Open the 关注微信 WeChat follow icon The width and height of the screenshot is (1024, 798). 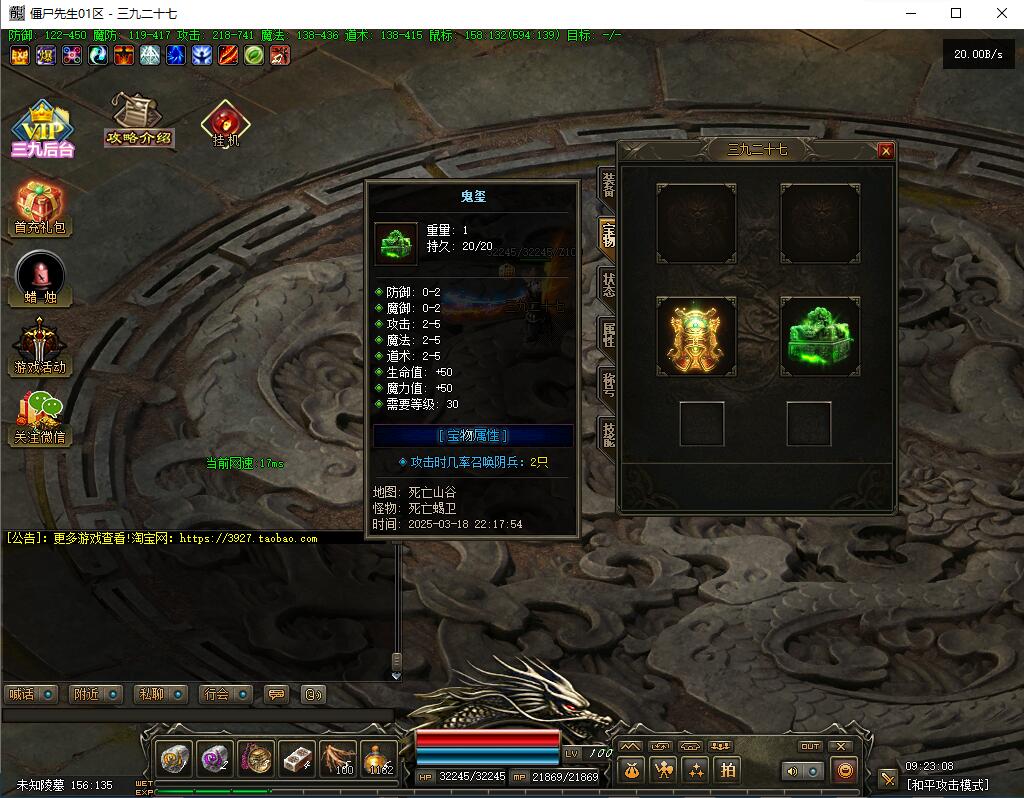coord(41,416)
